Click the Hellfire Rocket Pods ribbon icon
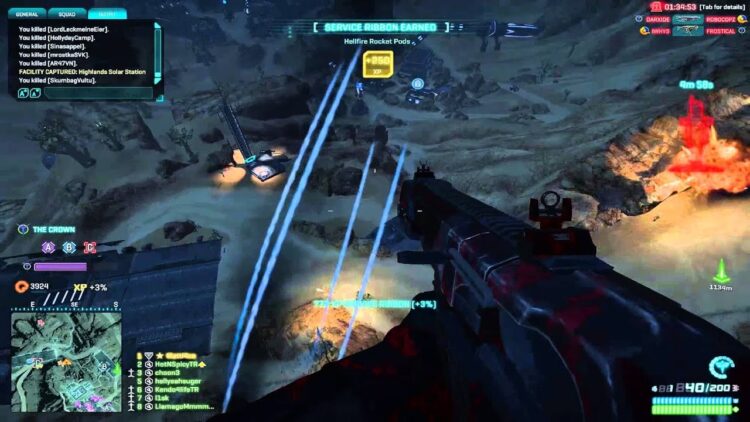Viewport: 750px width, 422px height. click(x=376, y=63)
